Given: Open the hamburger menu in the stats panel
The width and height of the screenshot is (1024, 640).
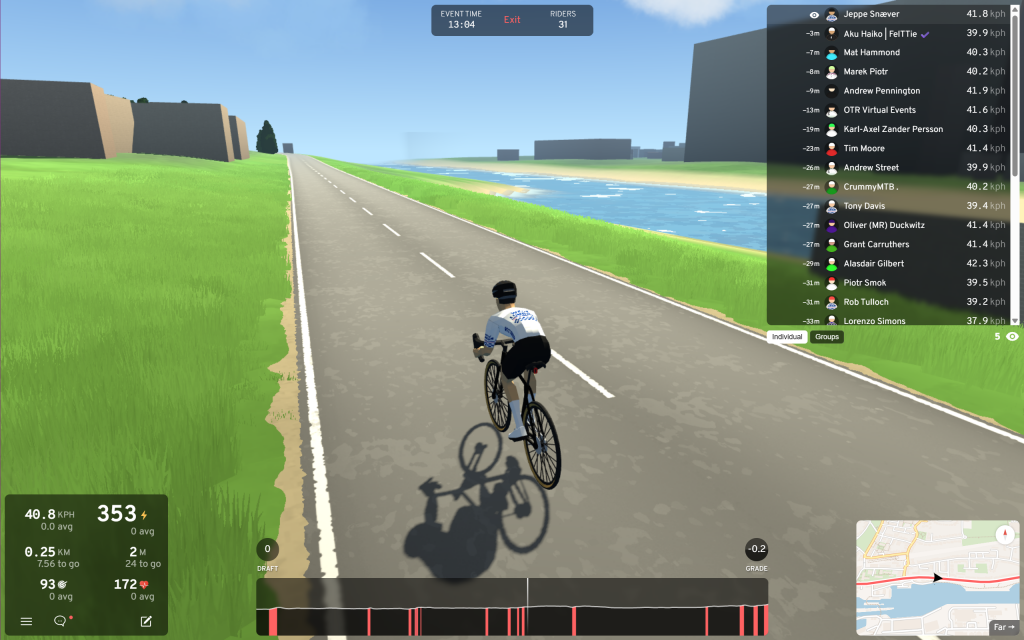Looking at the screenshot, I should click(x=26, y=621).
